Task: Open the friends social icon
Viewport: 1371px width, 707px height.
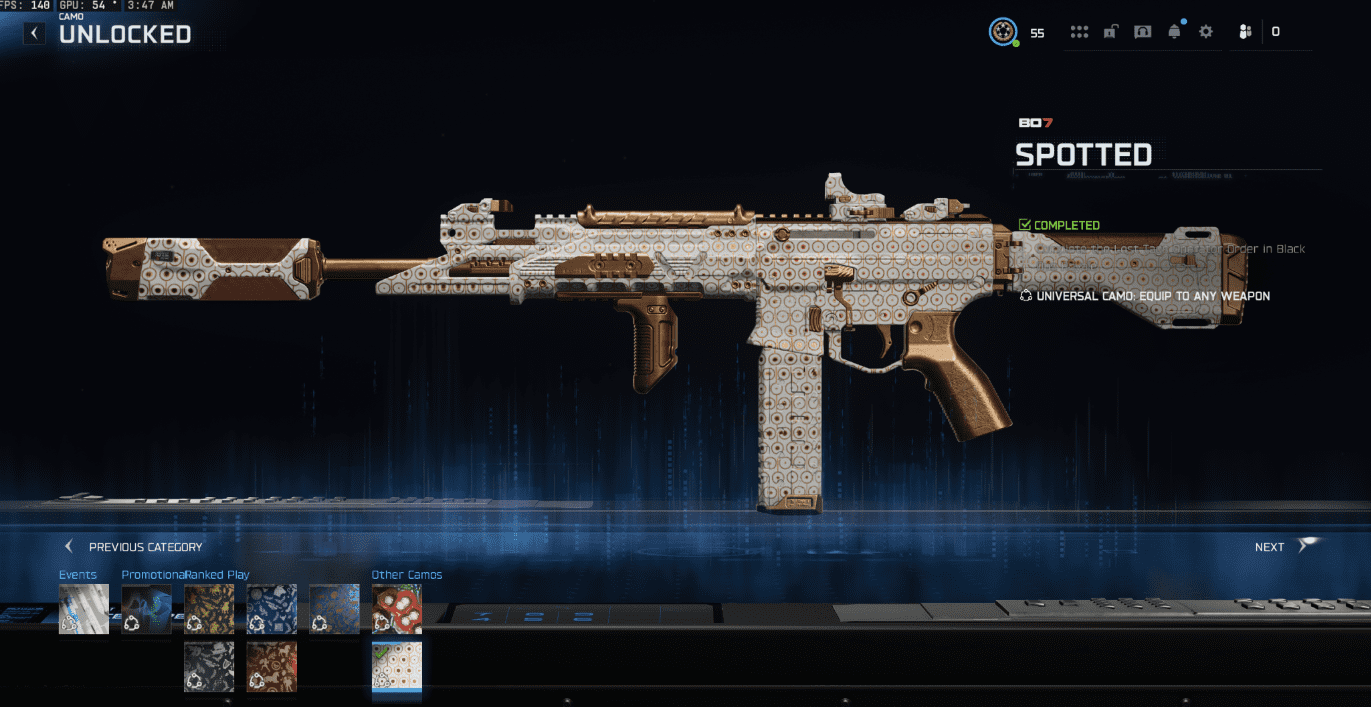Action: coord(1245,32)
